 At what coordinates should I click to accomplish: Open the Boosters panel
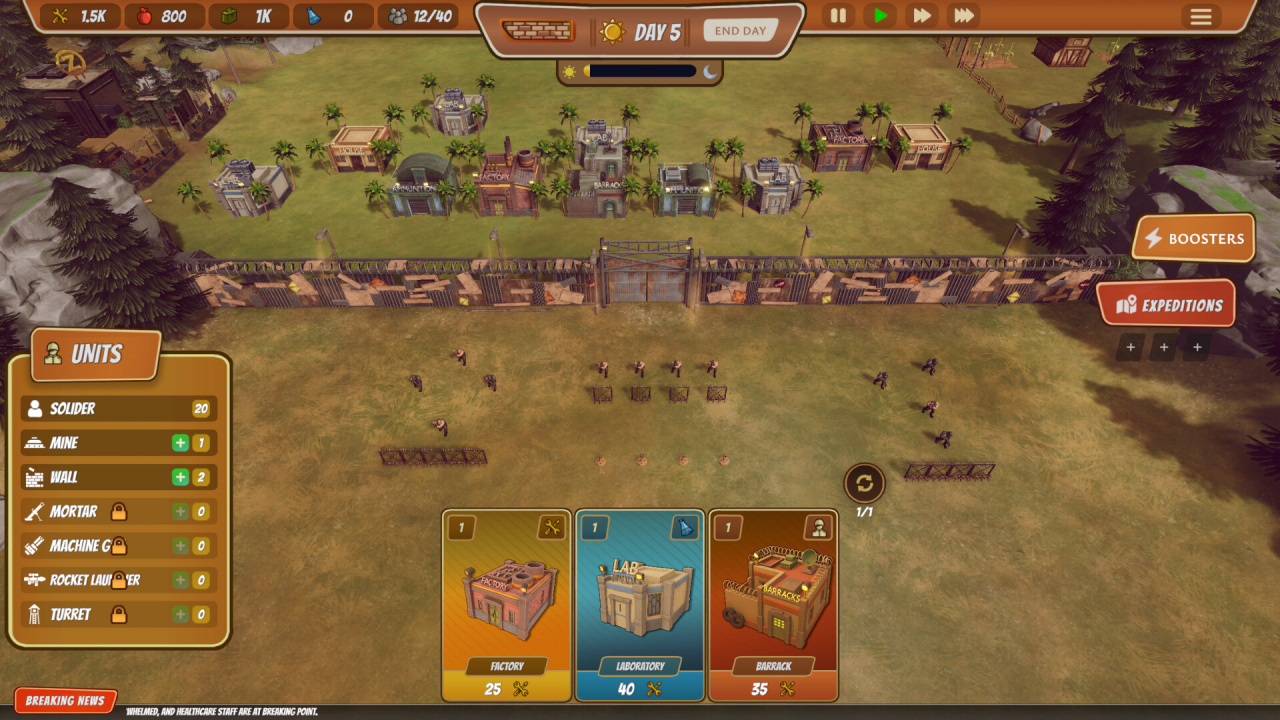click(x=1193, y=238)
